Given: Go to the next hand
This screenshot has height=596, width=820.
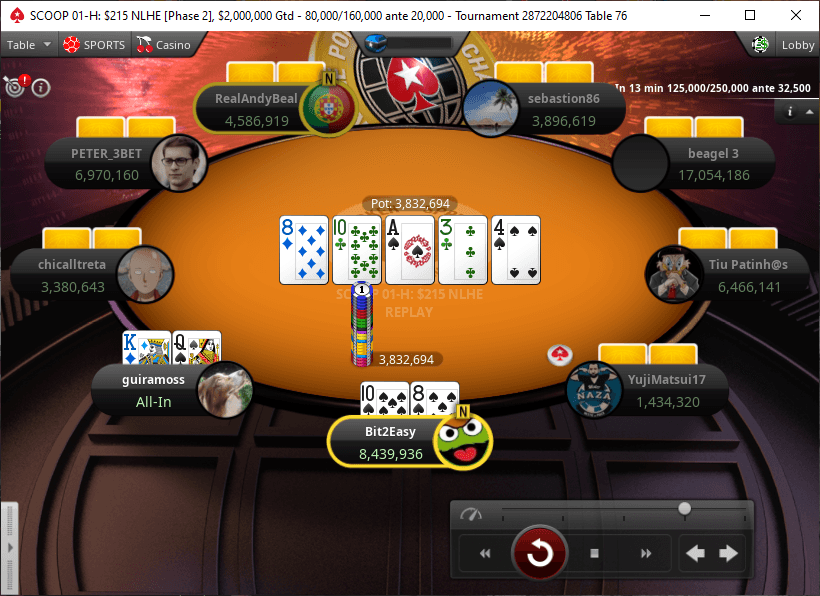Looking at the screenshot, I should coord(728,553).
